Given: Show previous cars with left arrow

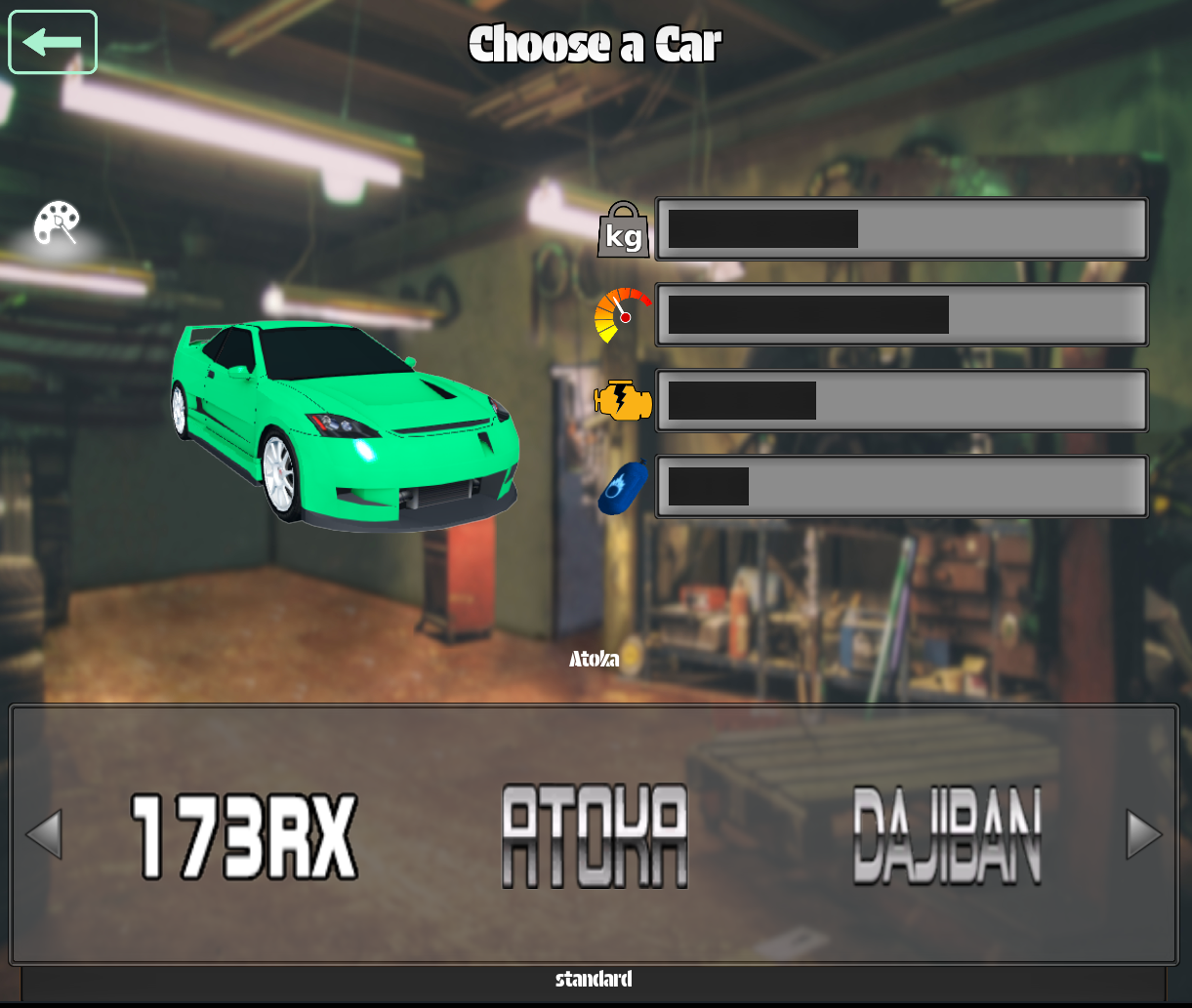Looking at the screenshot, I should (43, 834).
